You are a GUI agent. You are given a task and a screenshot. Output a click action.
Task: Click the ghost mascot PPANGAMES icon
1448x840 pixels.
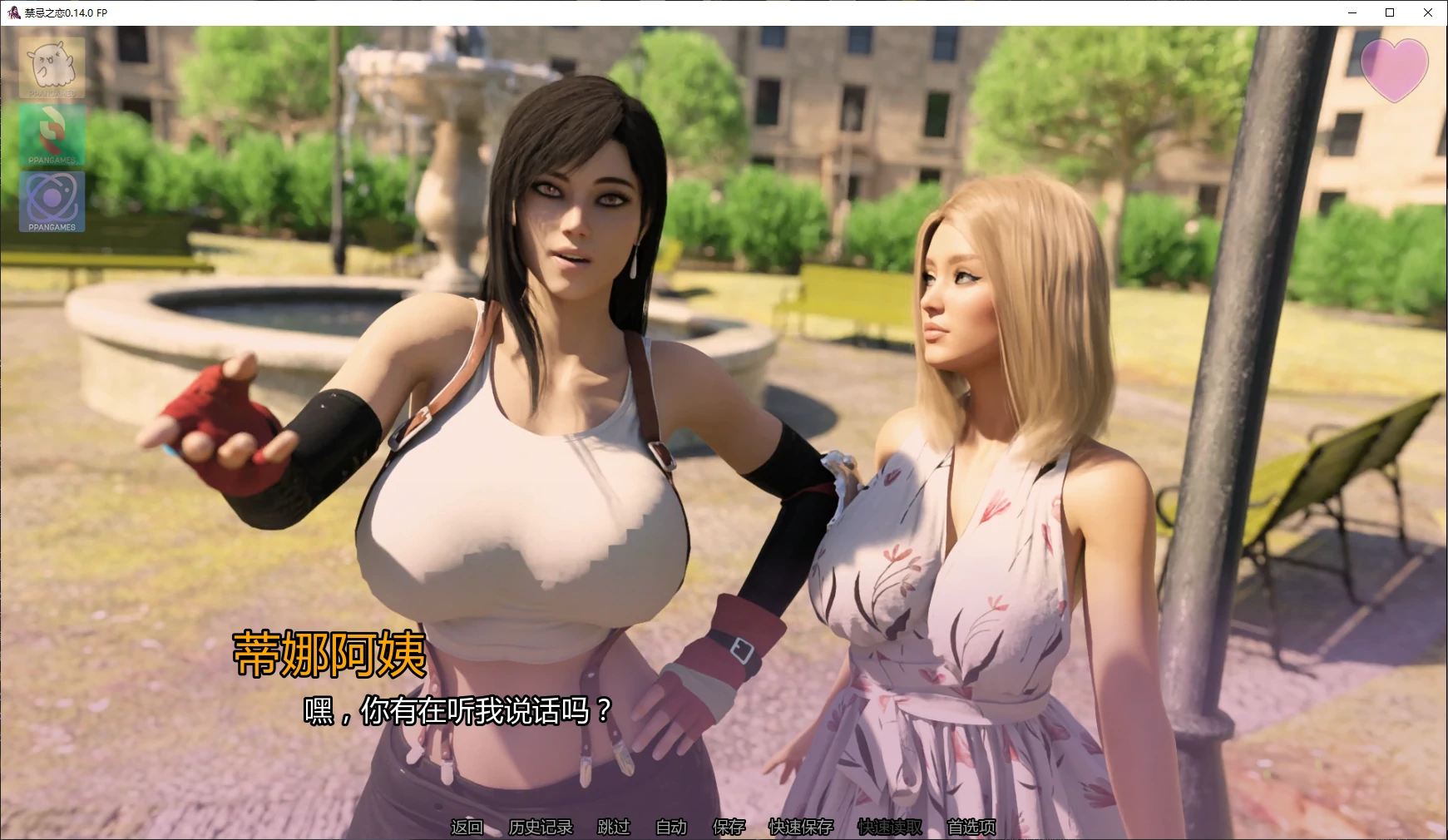[52, 67]
